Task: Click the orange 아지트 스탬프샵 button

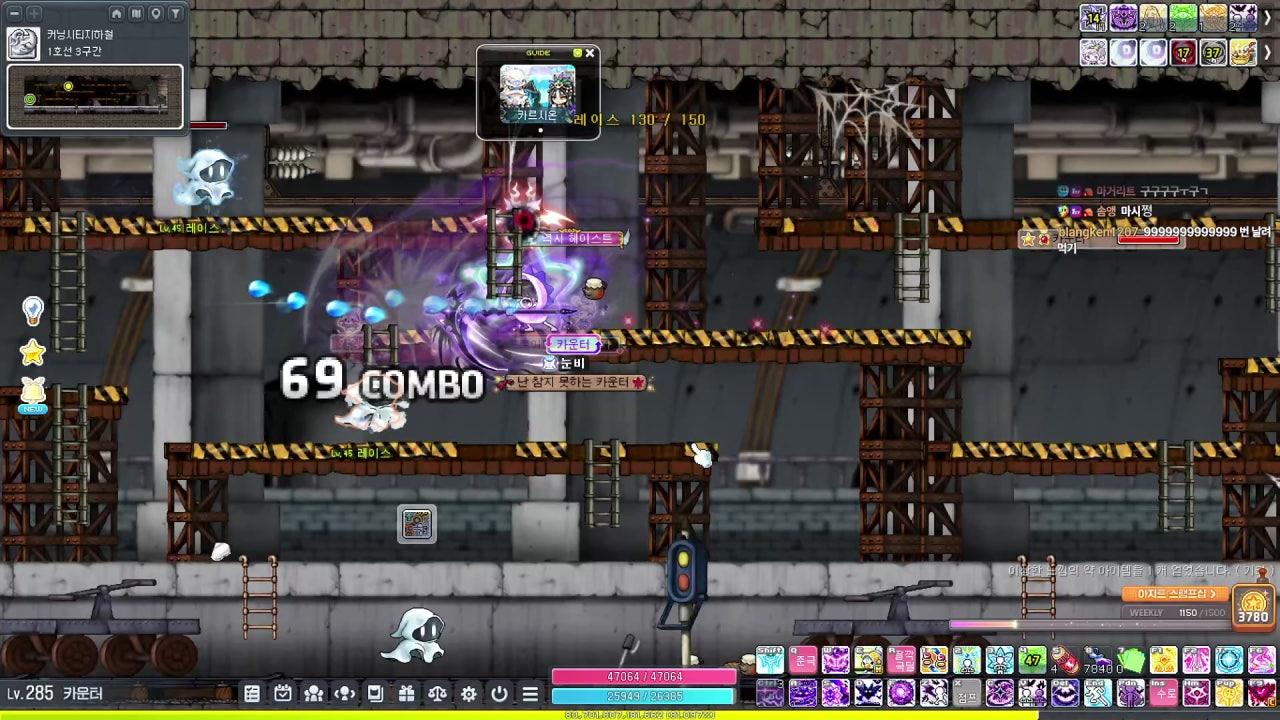Action: pos(1175,594)
